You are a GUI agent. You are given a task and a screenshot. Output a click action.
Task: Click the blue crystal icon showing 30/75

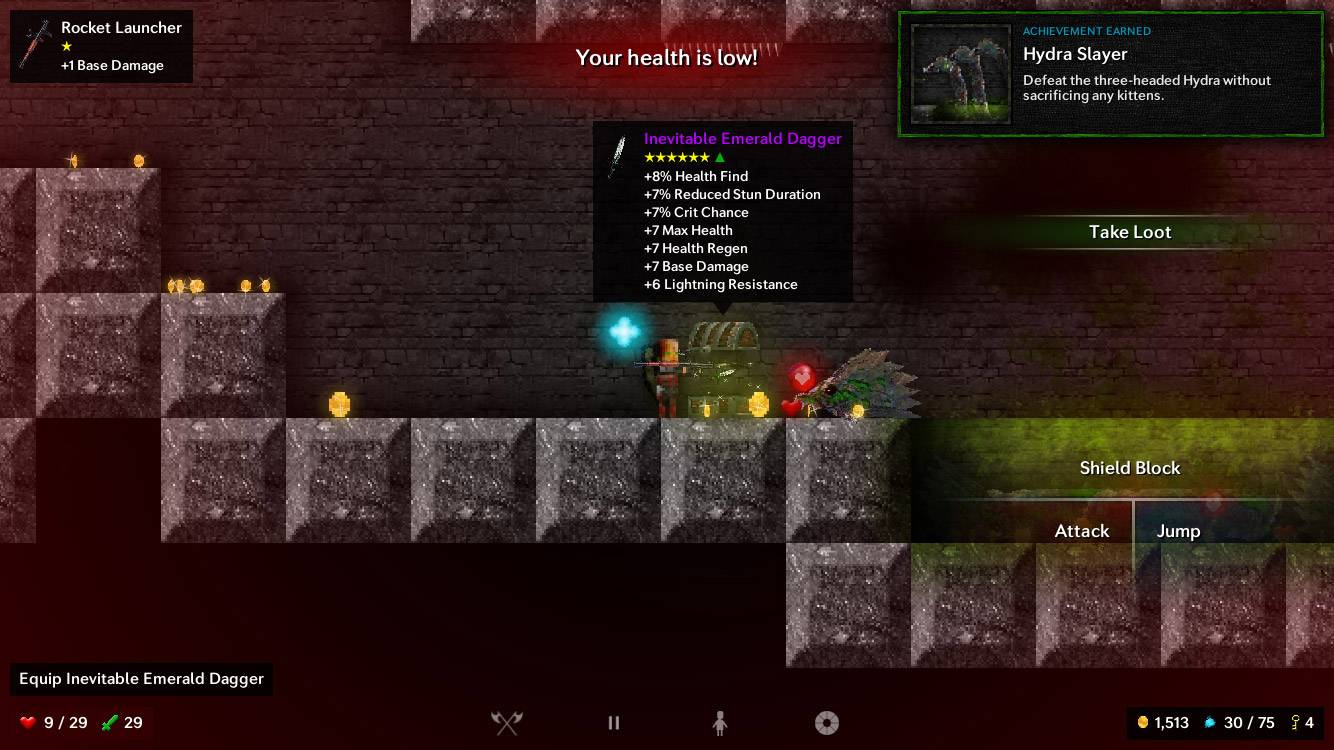pyautogui.click(x=1212, y=722)
